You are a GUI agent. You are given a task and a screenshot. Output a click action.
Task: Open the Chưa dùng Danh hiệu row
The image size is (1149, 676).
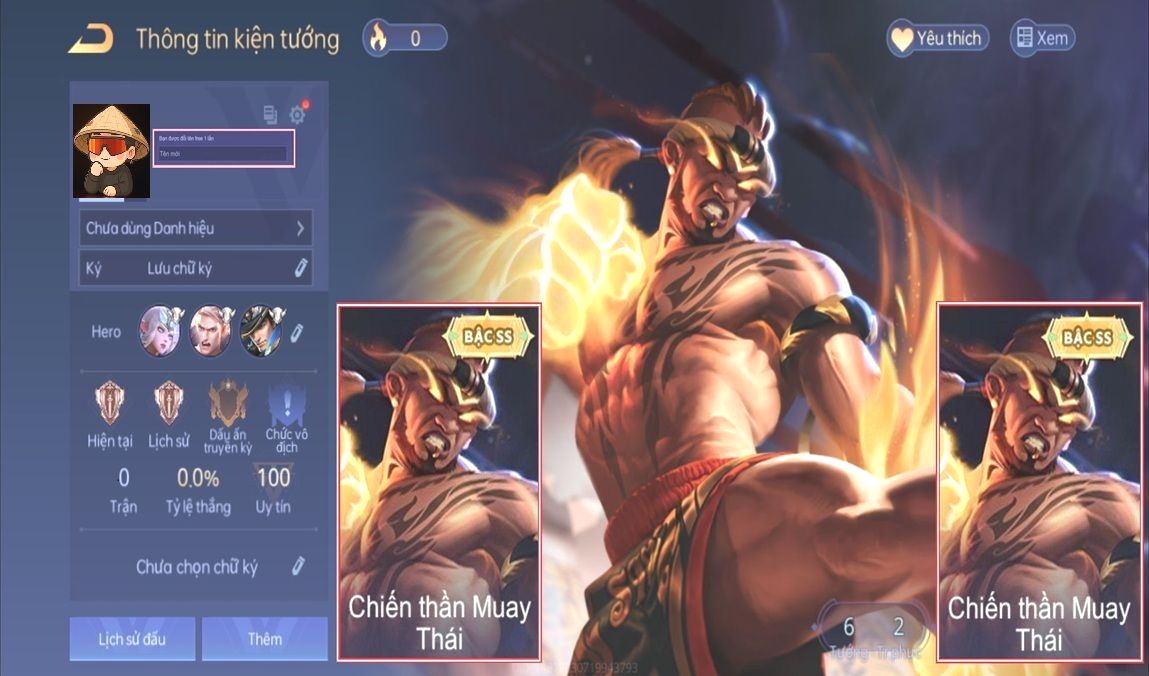coord(195,228)
